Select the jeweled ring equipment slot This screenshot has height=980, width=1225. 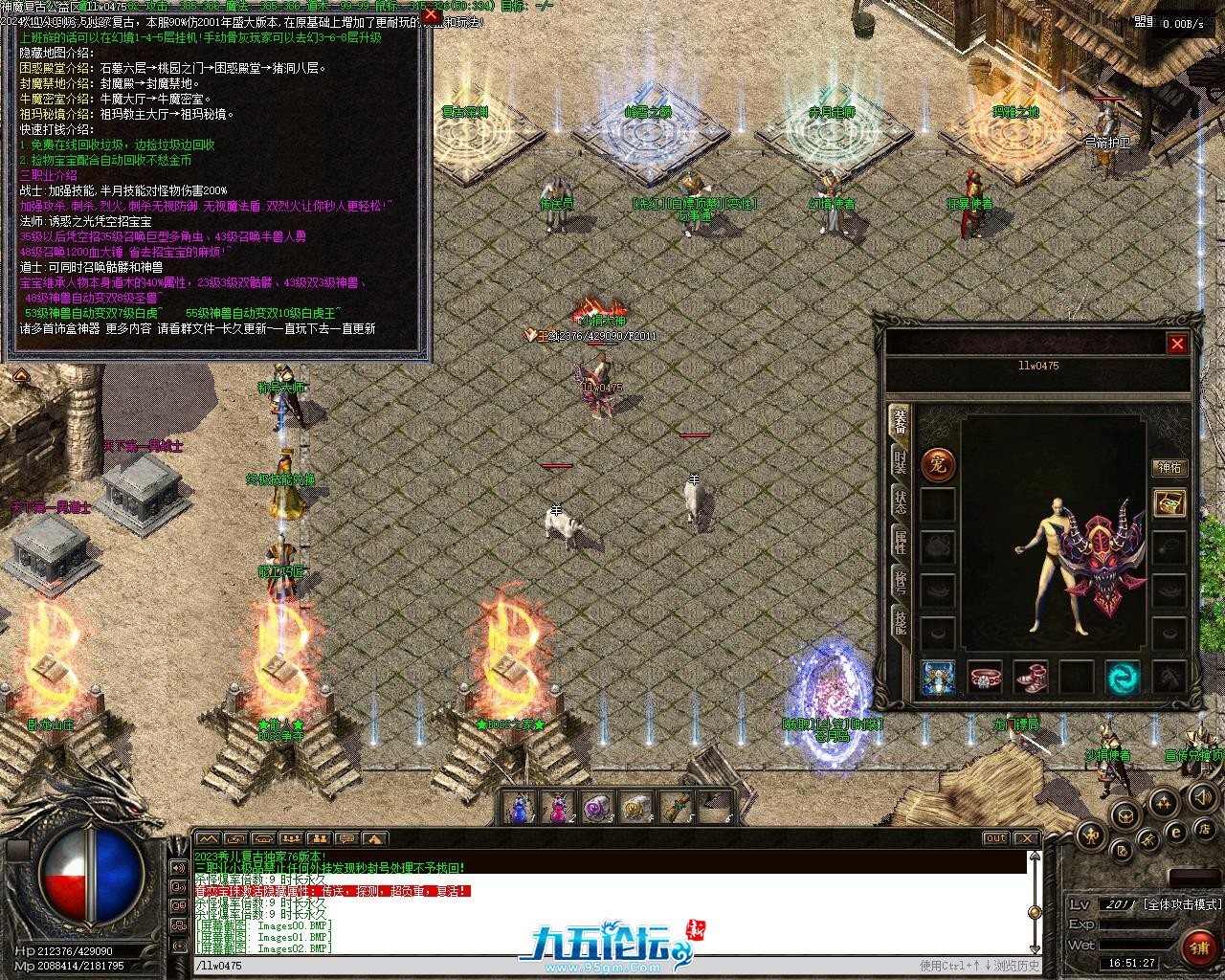(985, 678)
